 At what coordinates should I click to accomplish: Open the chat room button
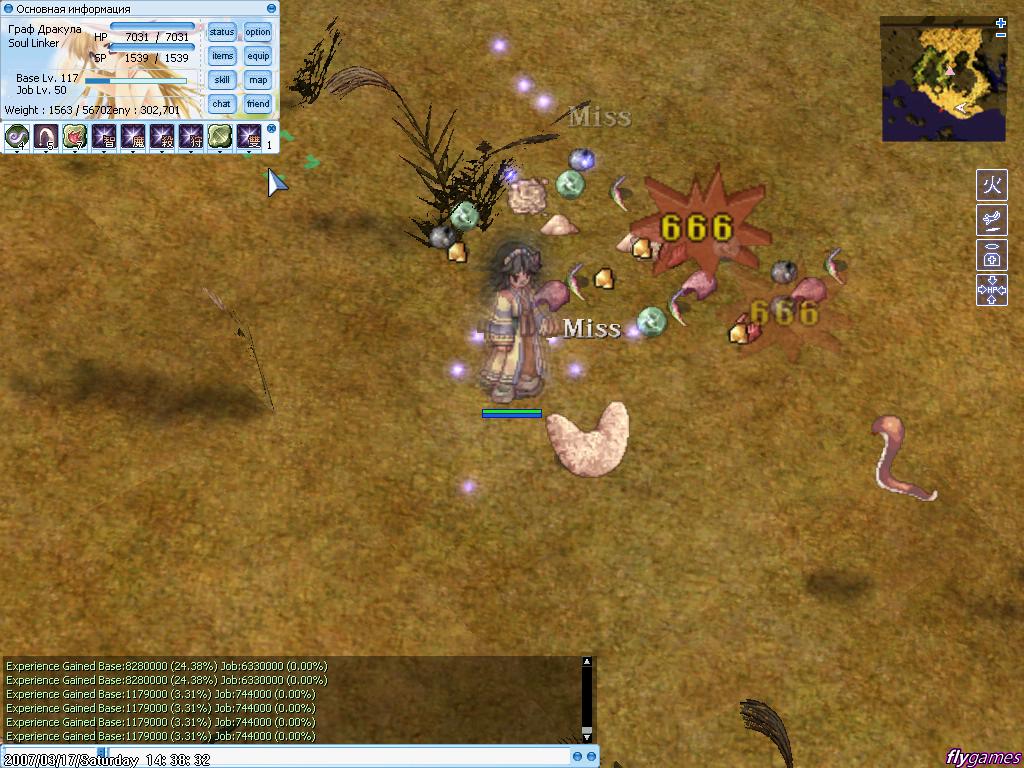pos(222,104)
